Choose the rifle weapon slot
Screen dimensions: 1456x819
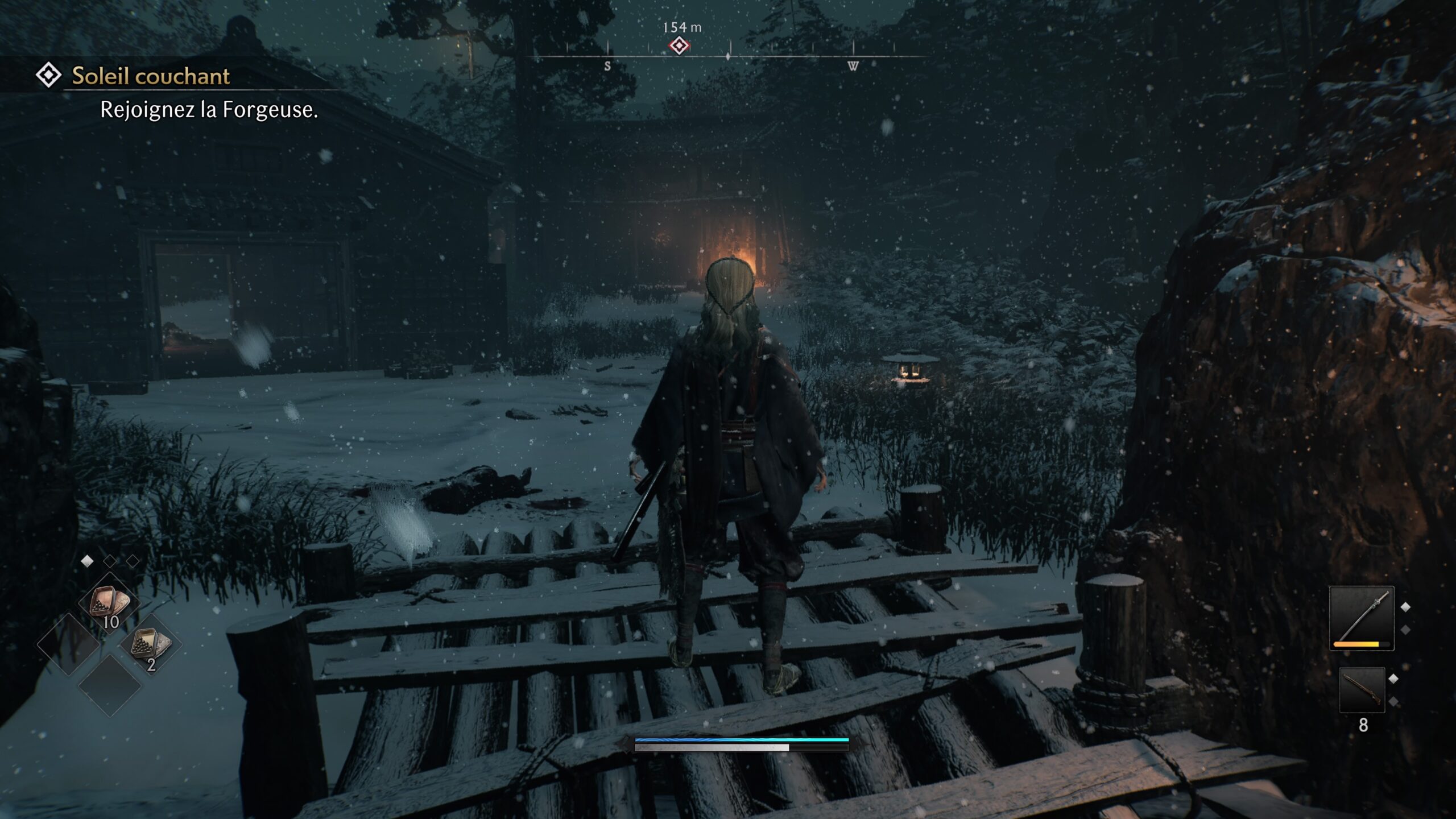click(x=1362, y=689)
